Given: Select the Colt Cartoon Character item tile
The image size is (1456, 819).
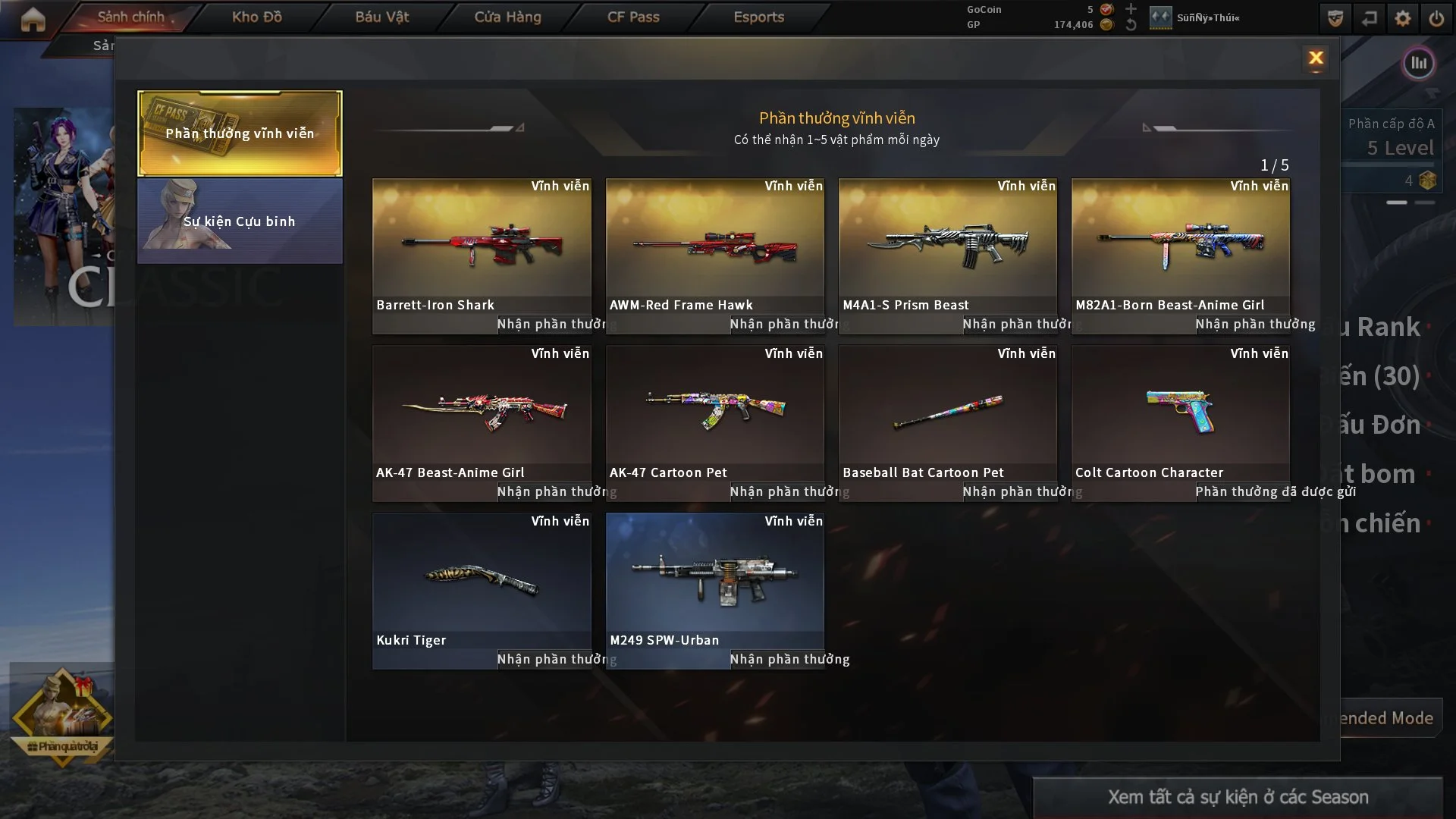Looking at the screenshot, I should 1180,413.
